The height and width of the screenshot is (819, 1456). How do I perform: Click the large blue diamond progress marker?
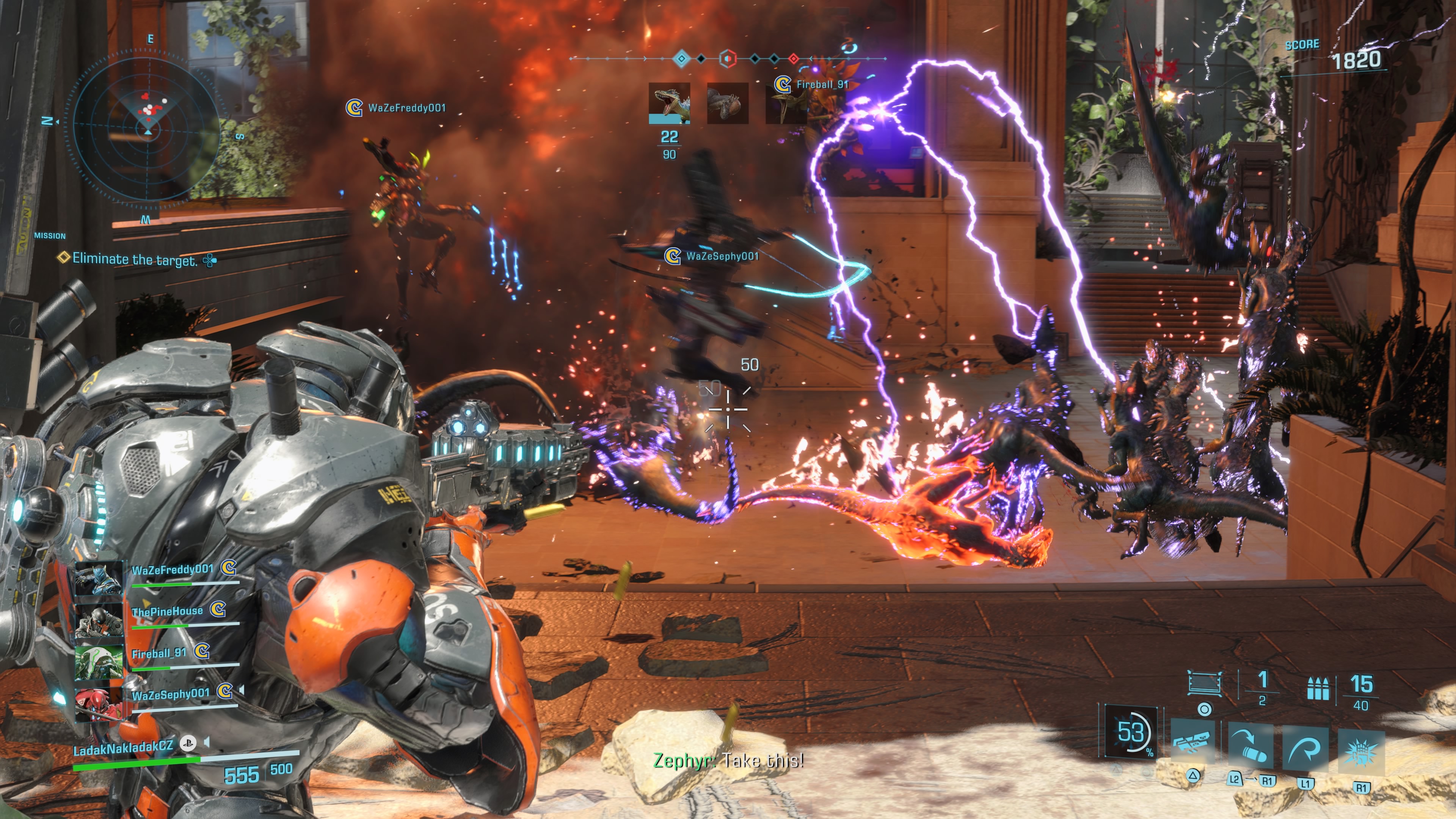click(x=682, y=58)
